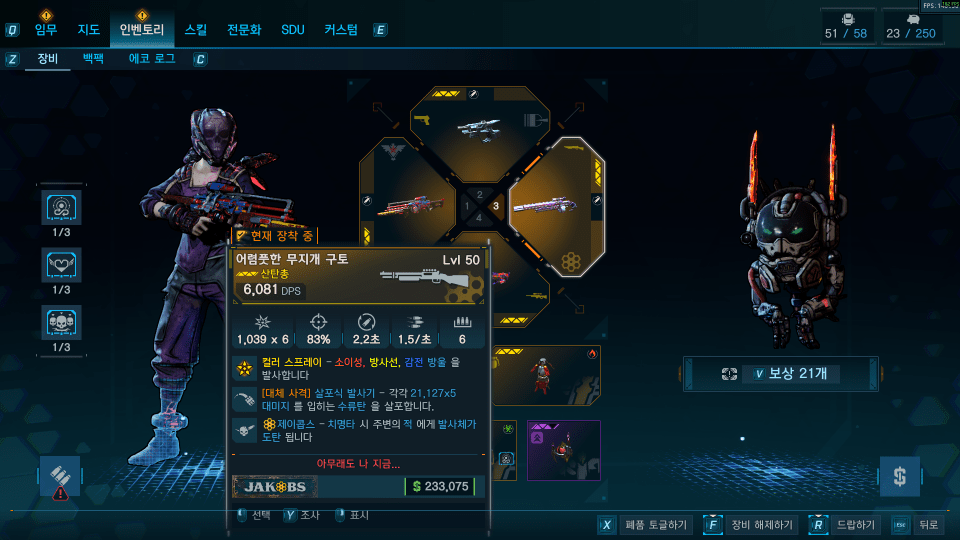Image resolution: width=960 pixels, height=540 pixels.
Task: Select the three-skulls challenge icon
Action: 61,322
